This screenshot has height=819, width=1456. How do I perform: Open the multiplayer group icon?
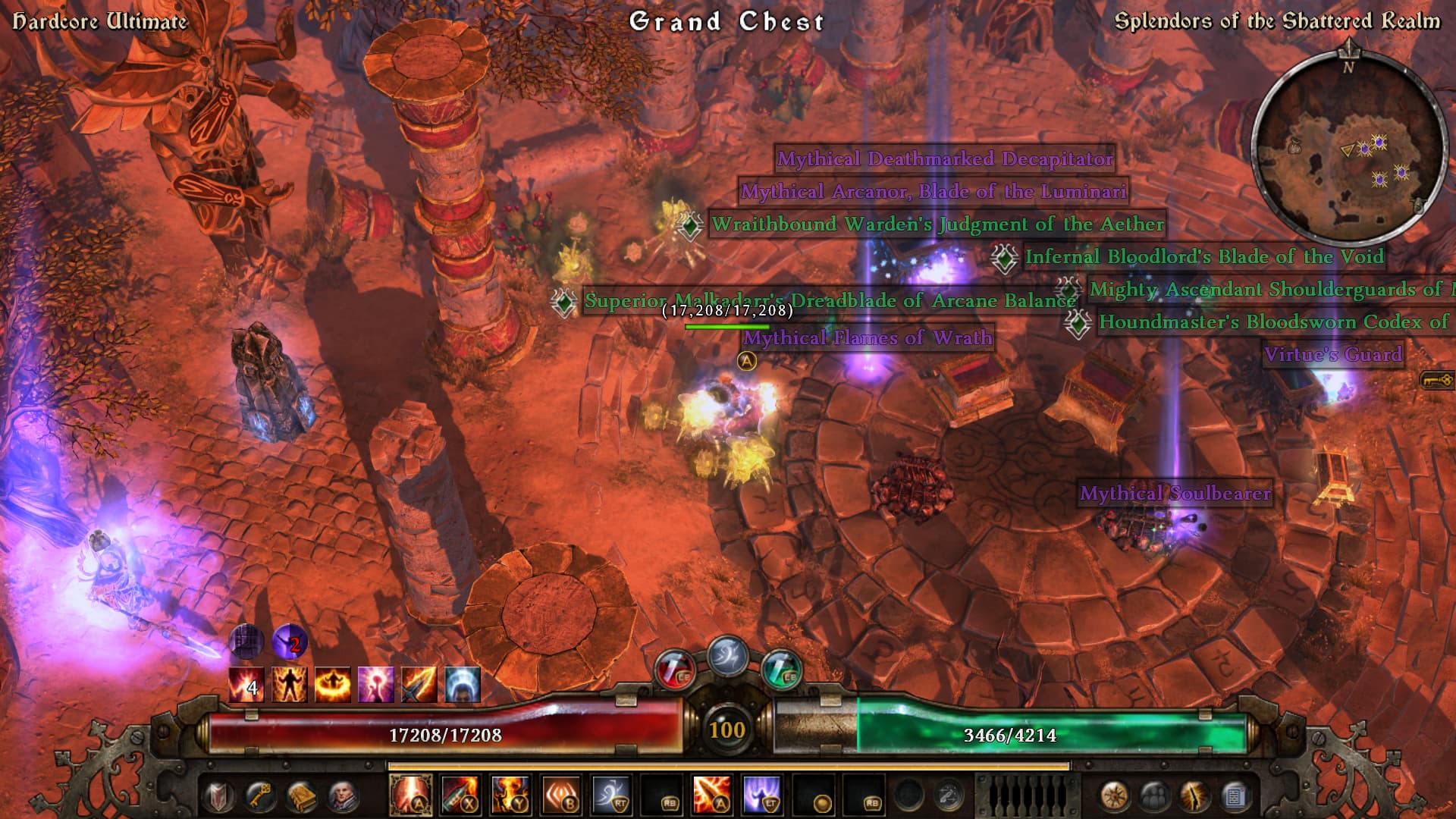click(x=1154, y=796)
